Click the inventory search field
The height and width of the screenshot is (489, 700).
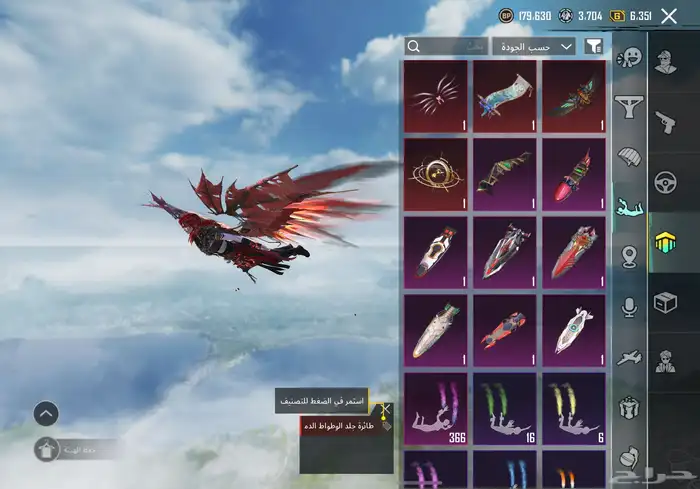tap(447, 46)
